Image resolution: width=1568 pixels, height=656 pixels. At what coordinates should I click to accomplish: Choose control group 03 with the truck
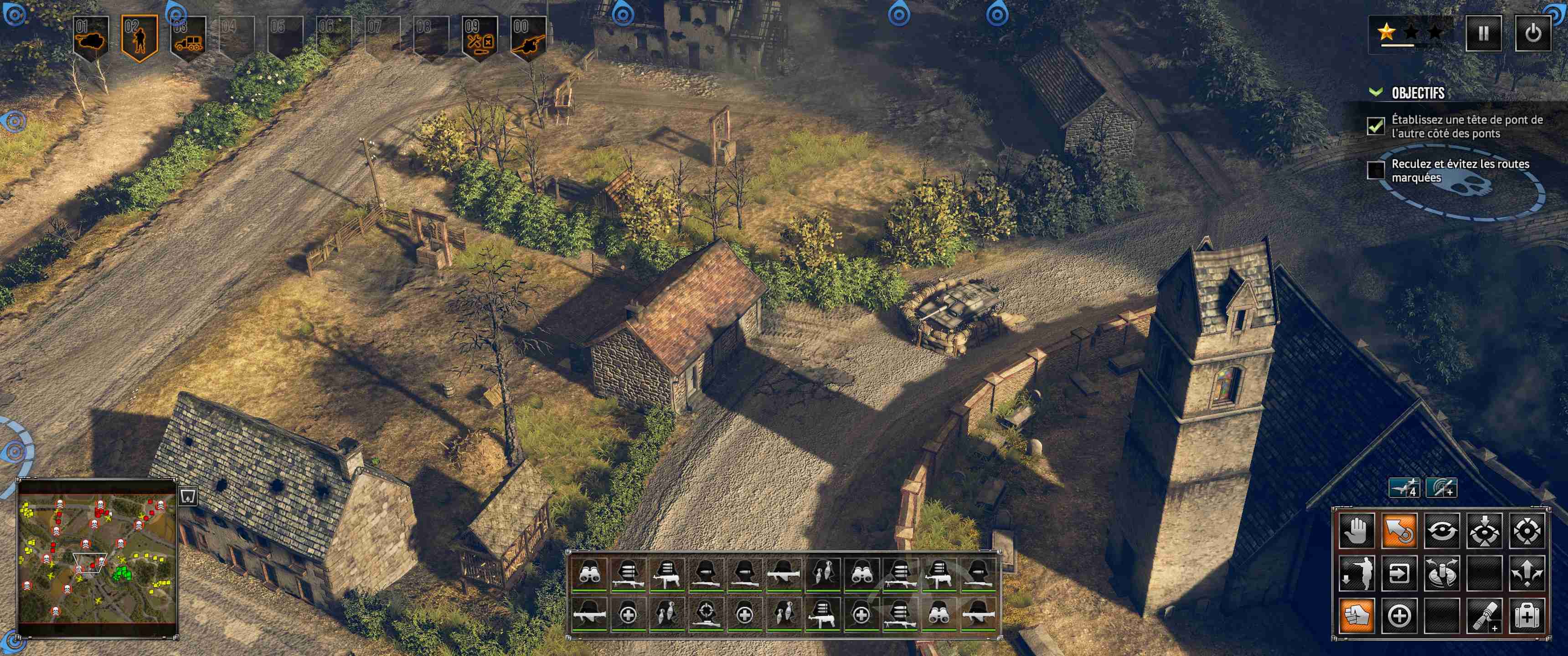click(187, 38)
